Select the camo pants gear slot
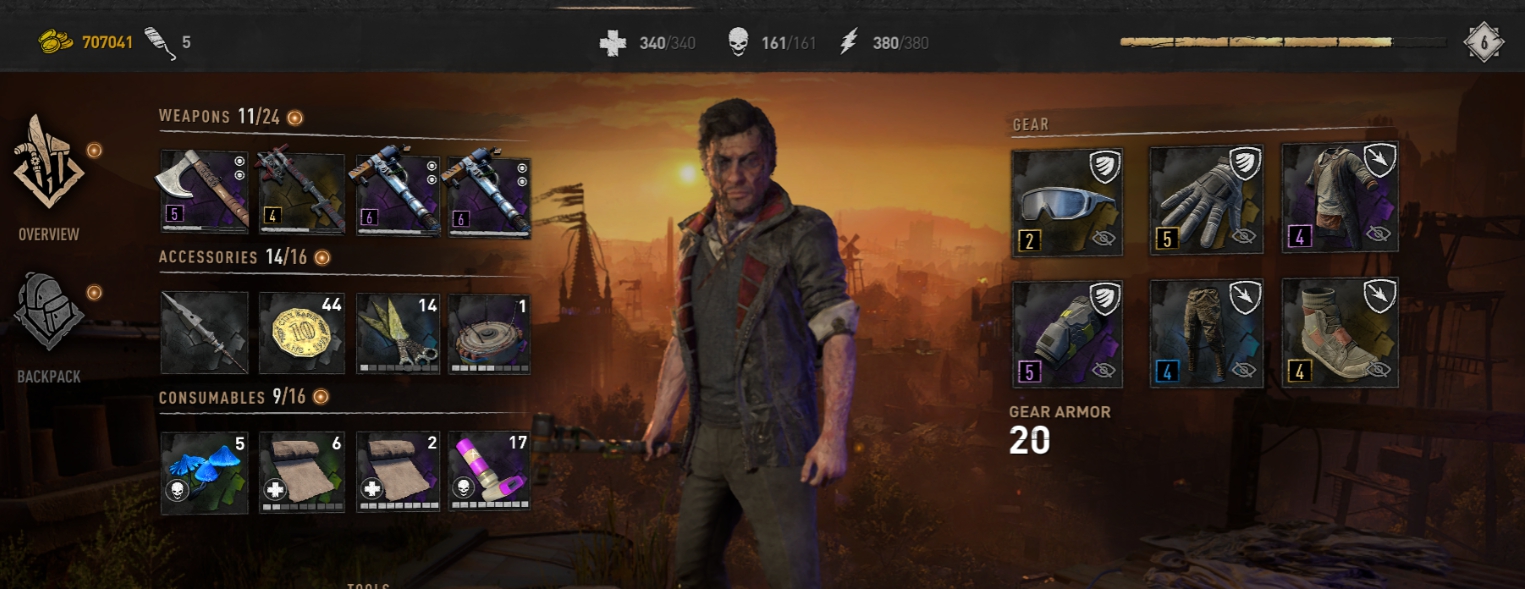1525x589 pixels. pos(1206,333)
